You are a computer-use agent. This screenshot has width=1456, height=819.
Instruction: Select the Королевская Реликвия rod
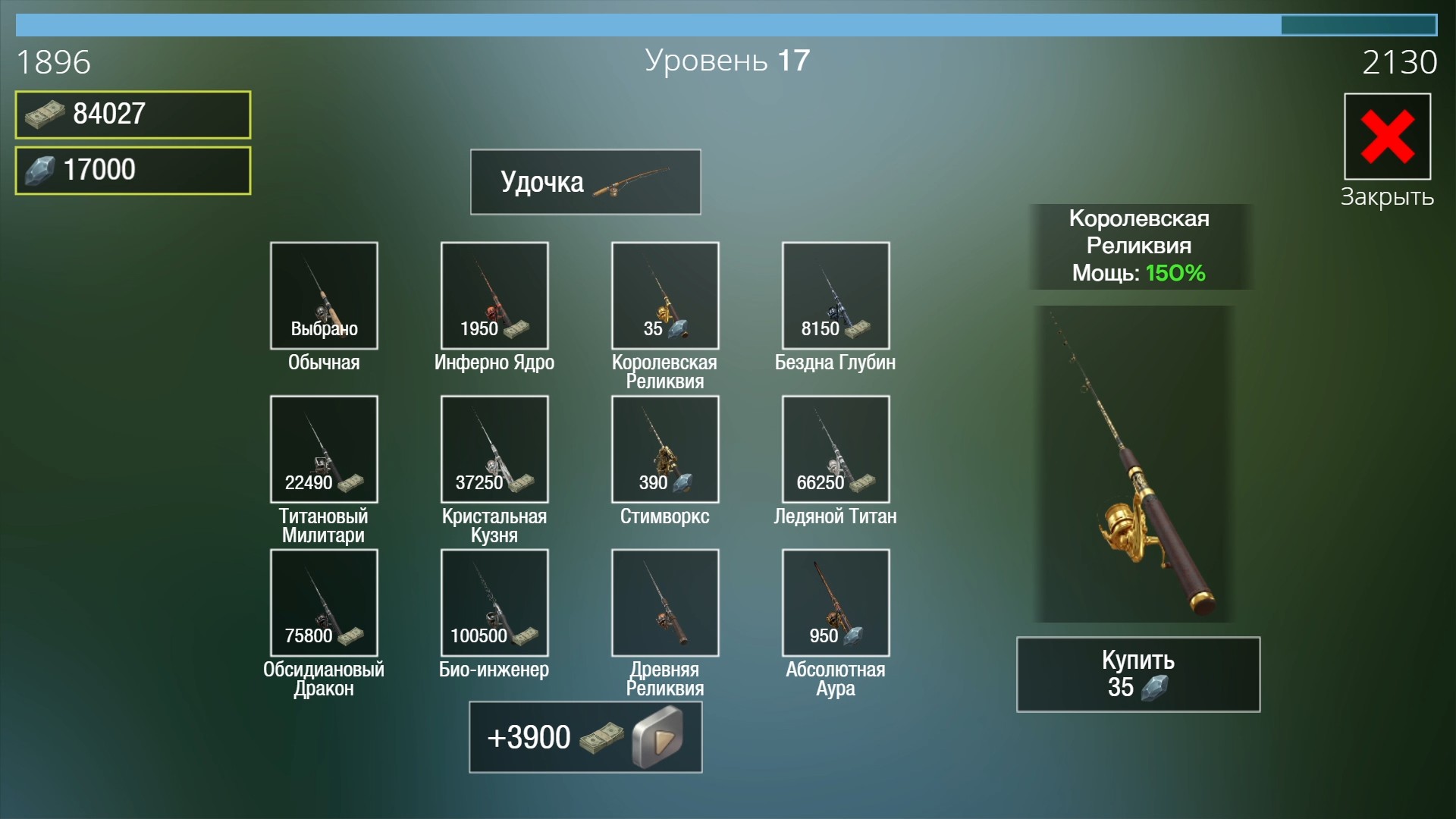tap(665, 296)
